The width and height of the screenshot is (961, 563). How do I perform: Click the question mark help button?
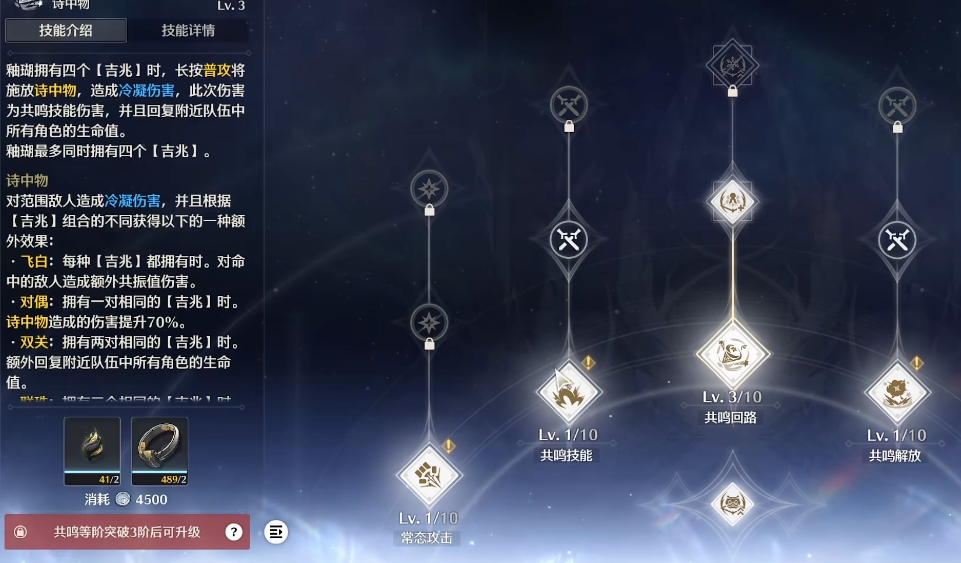234,532
